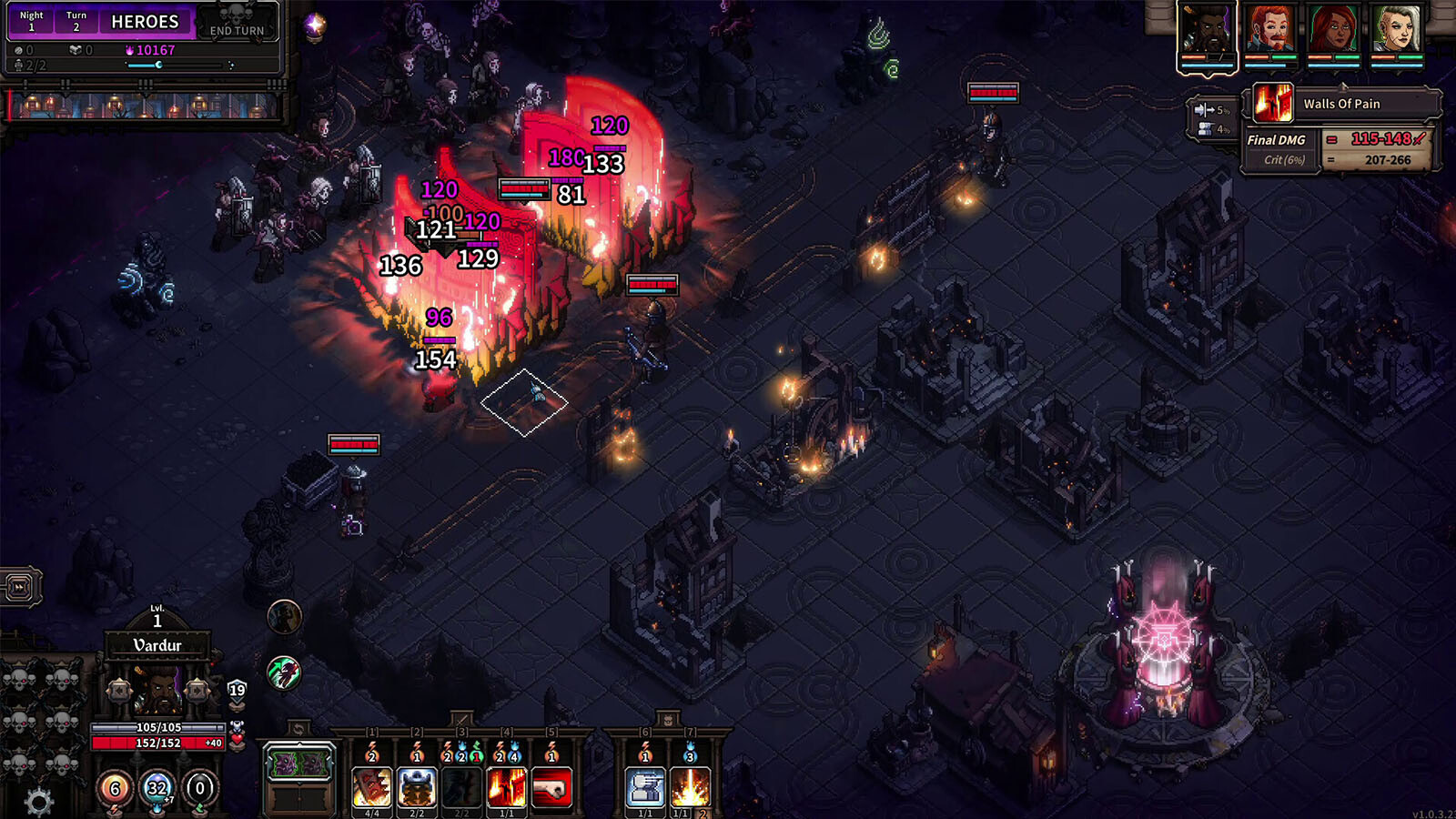This screenshot has width=1456, height=819.
Task: Click the glowing purple orb icon
Action: [315, 26]
